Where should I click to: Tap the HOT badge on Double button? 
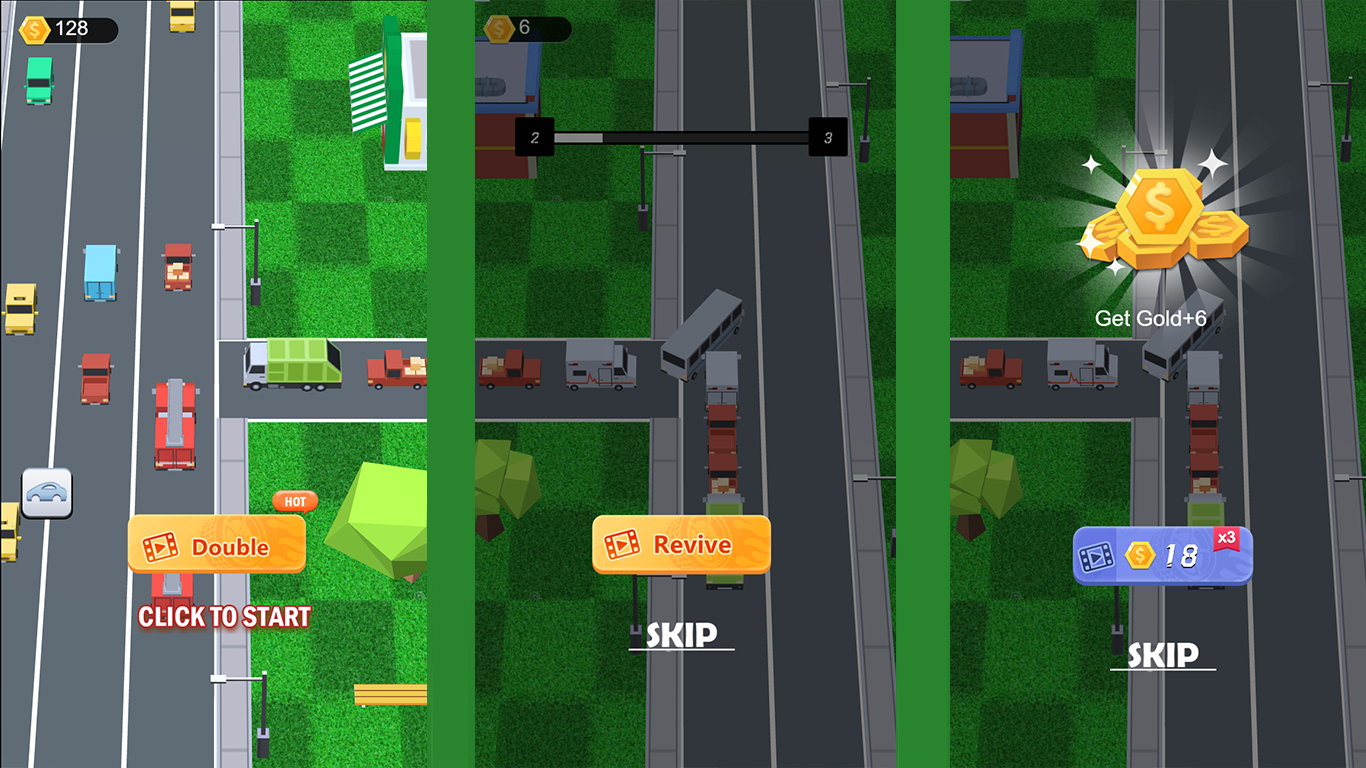(x=294, y=502)
